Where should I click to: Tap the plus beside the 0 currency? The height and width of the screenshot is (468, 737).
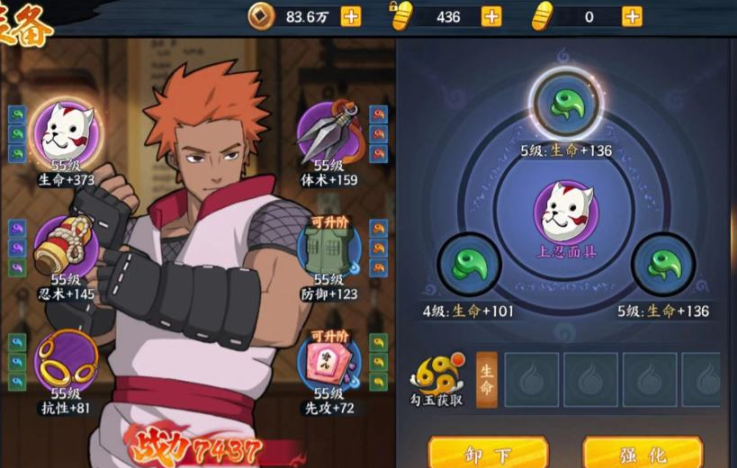(632, 16)
